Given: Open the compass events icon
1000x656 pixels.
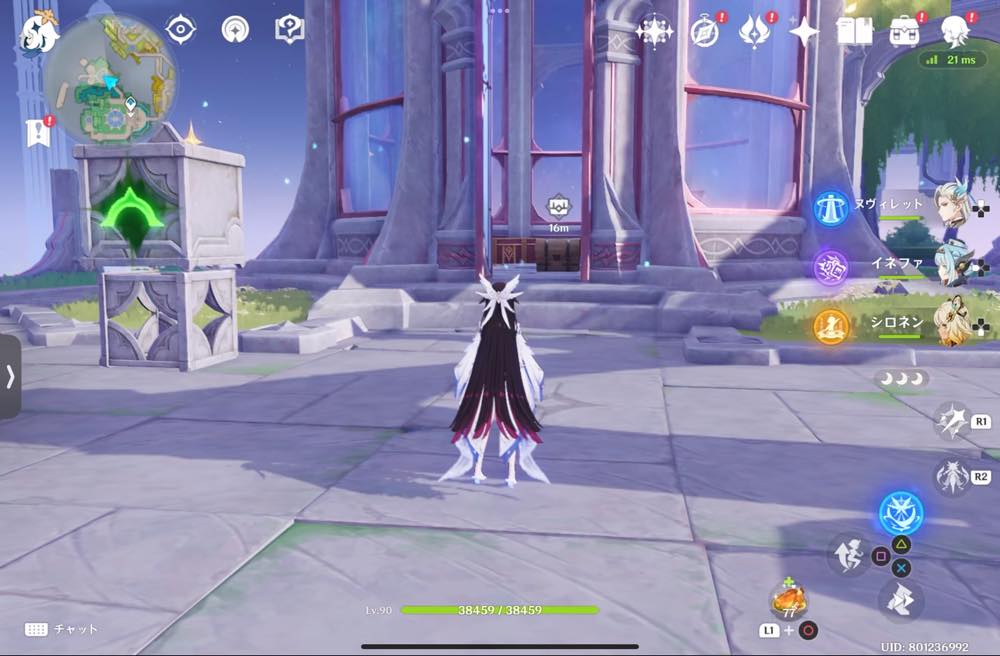Looking at the screenshot, I should (x=704, y=32).
